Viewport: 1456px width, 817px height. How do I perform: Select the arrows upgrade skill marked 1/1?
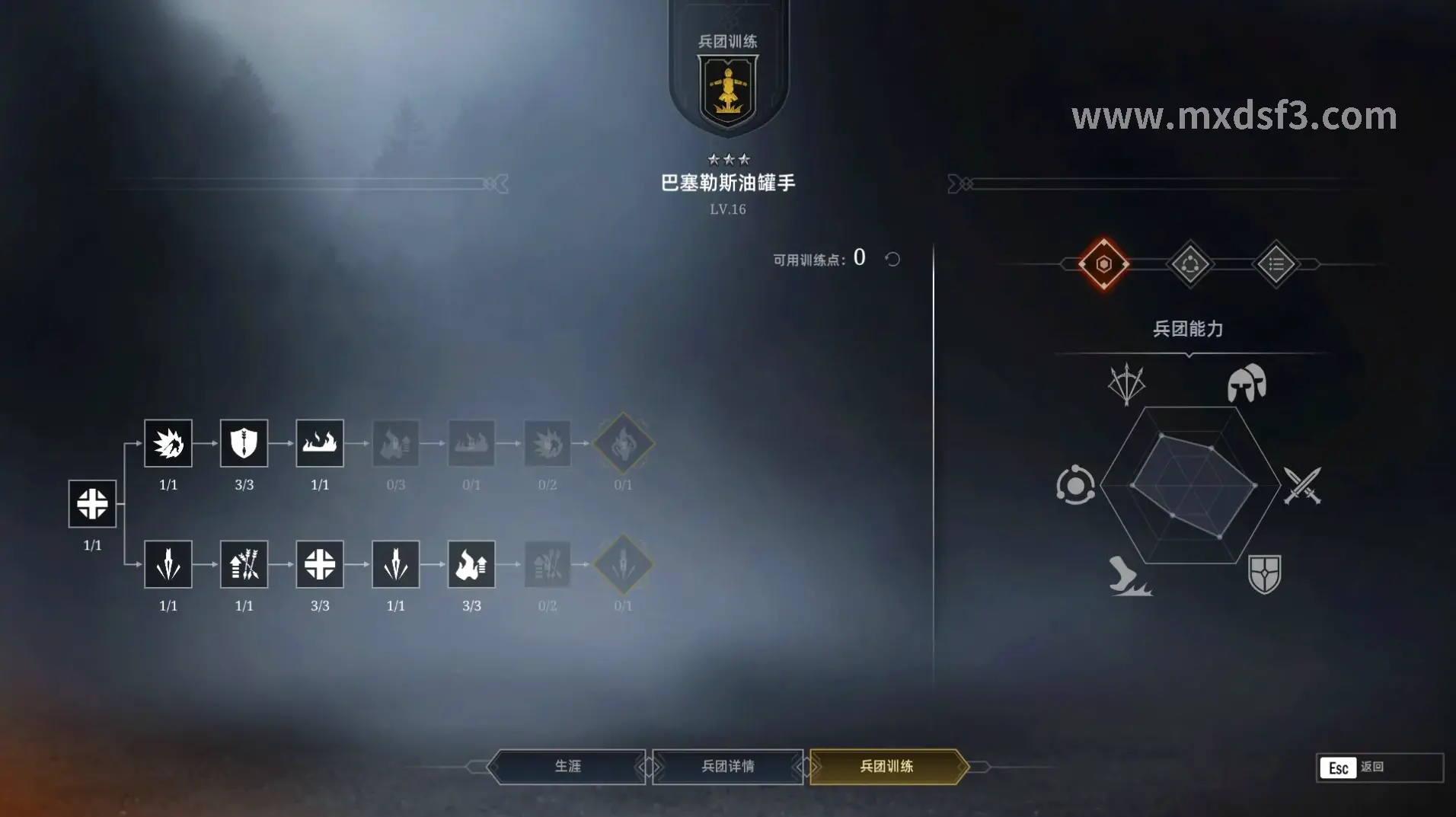click(x=244, y=564)
